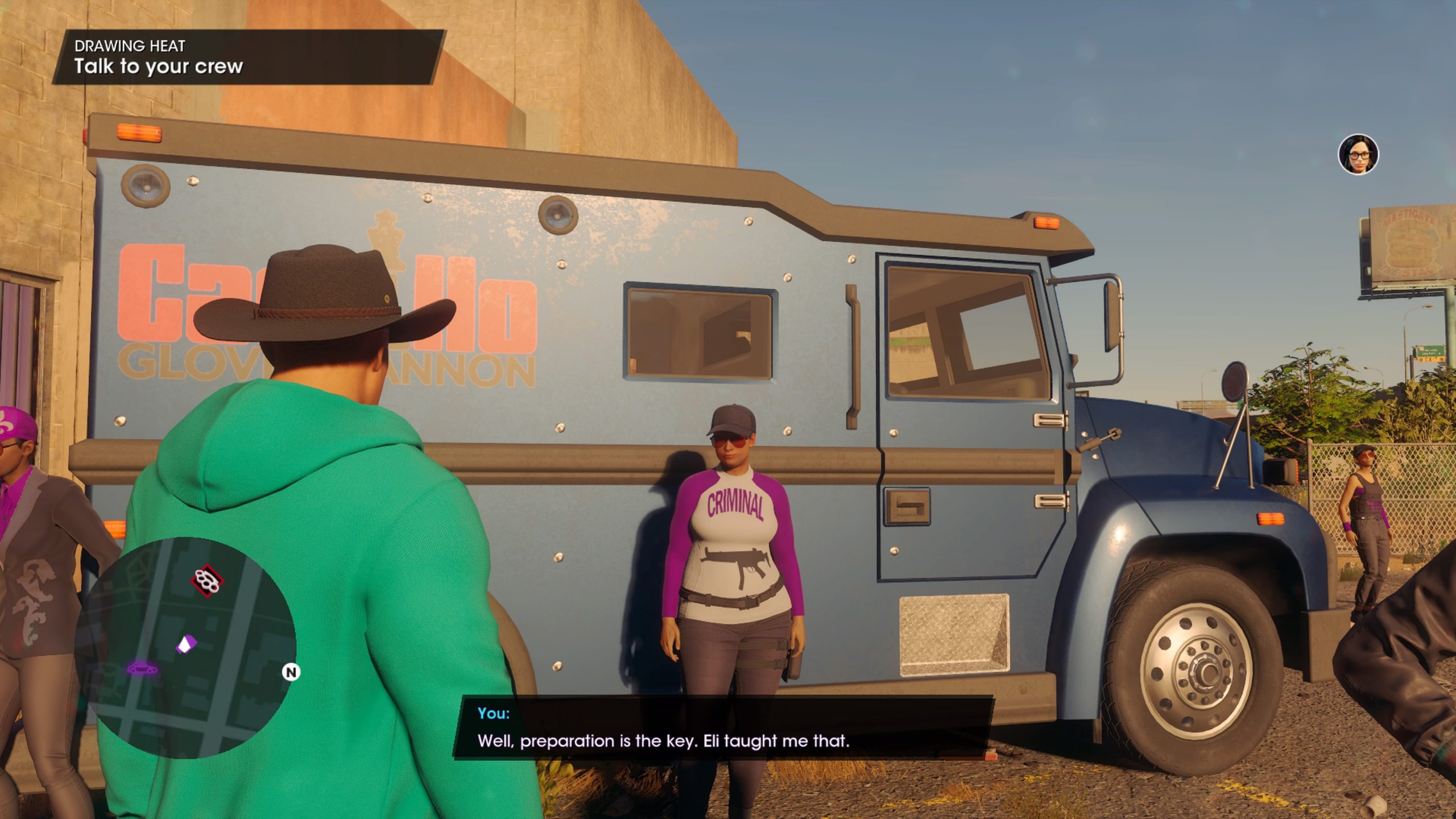Screen dimensions: 1456x819
Task: Open the Drawing Heat objective tracker
Action: coord(248,57)
